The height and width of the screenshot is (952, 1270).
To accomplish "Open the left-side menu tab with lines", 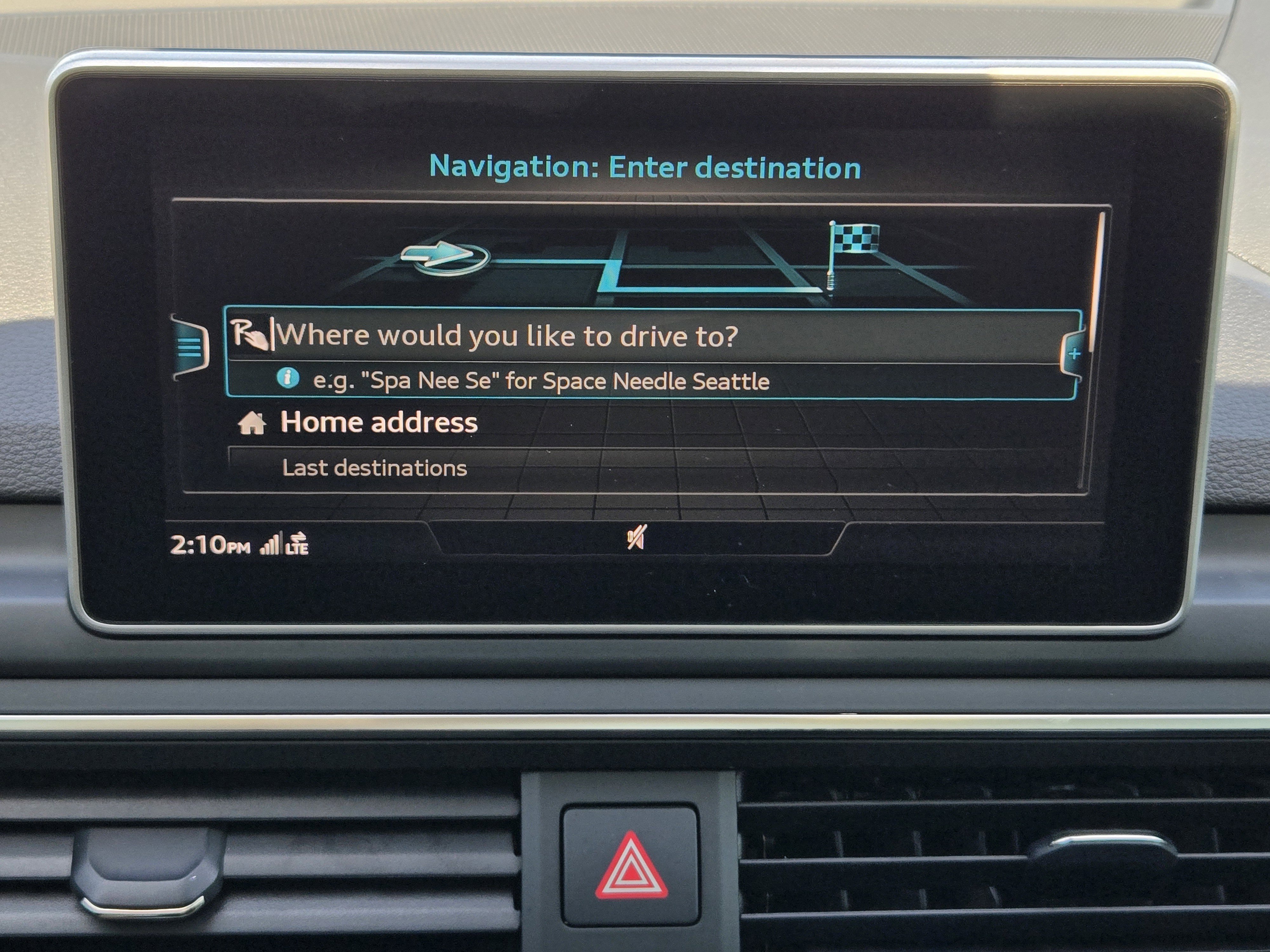I will tap(191, 347).
